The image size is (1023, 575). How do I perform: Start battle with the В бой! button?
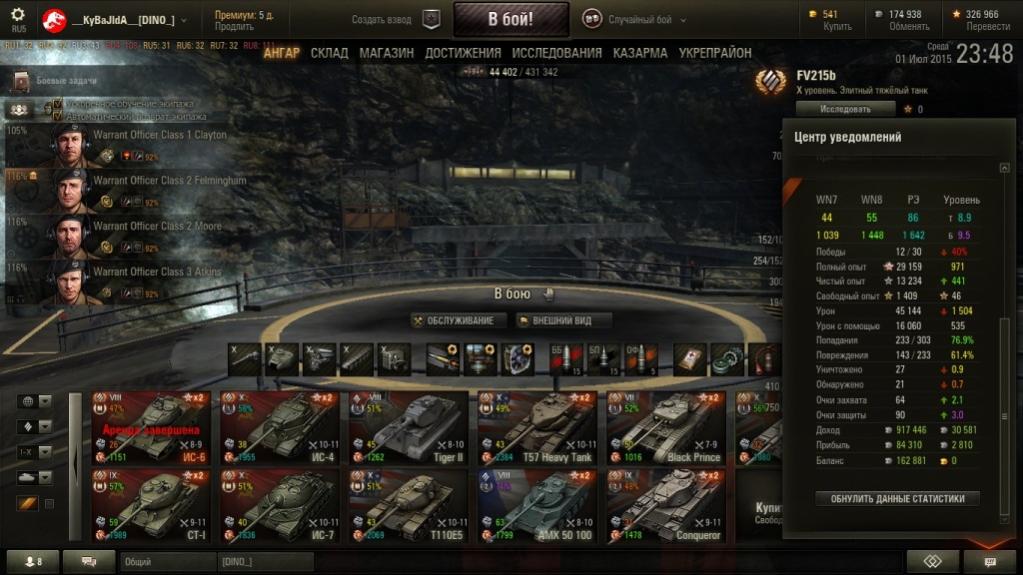510,19
